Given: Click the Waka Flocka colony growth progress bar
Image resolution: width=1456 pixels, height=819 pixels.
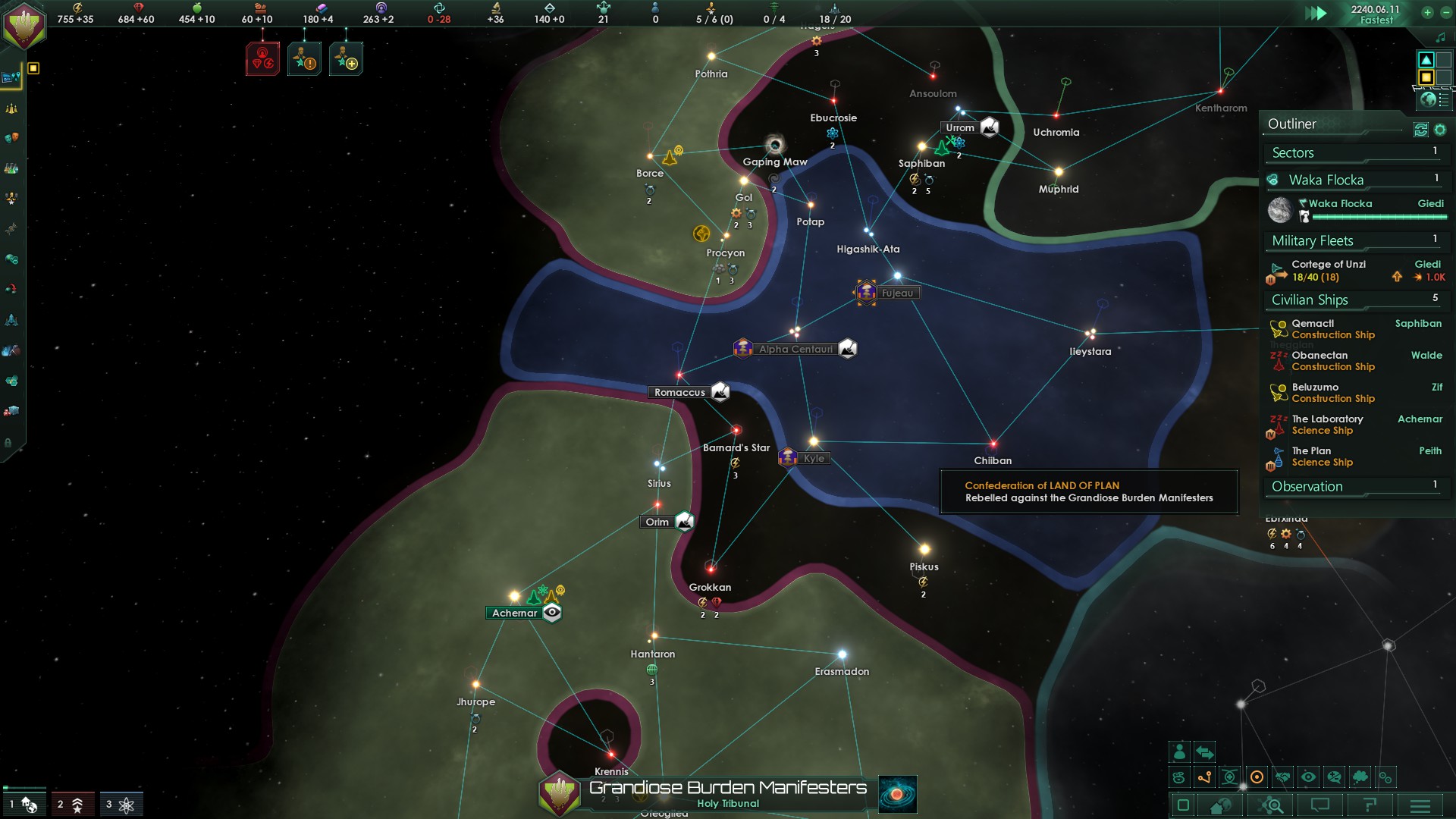Looking at the screenshot, I should (1380, 218).
